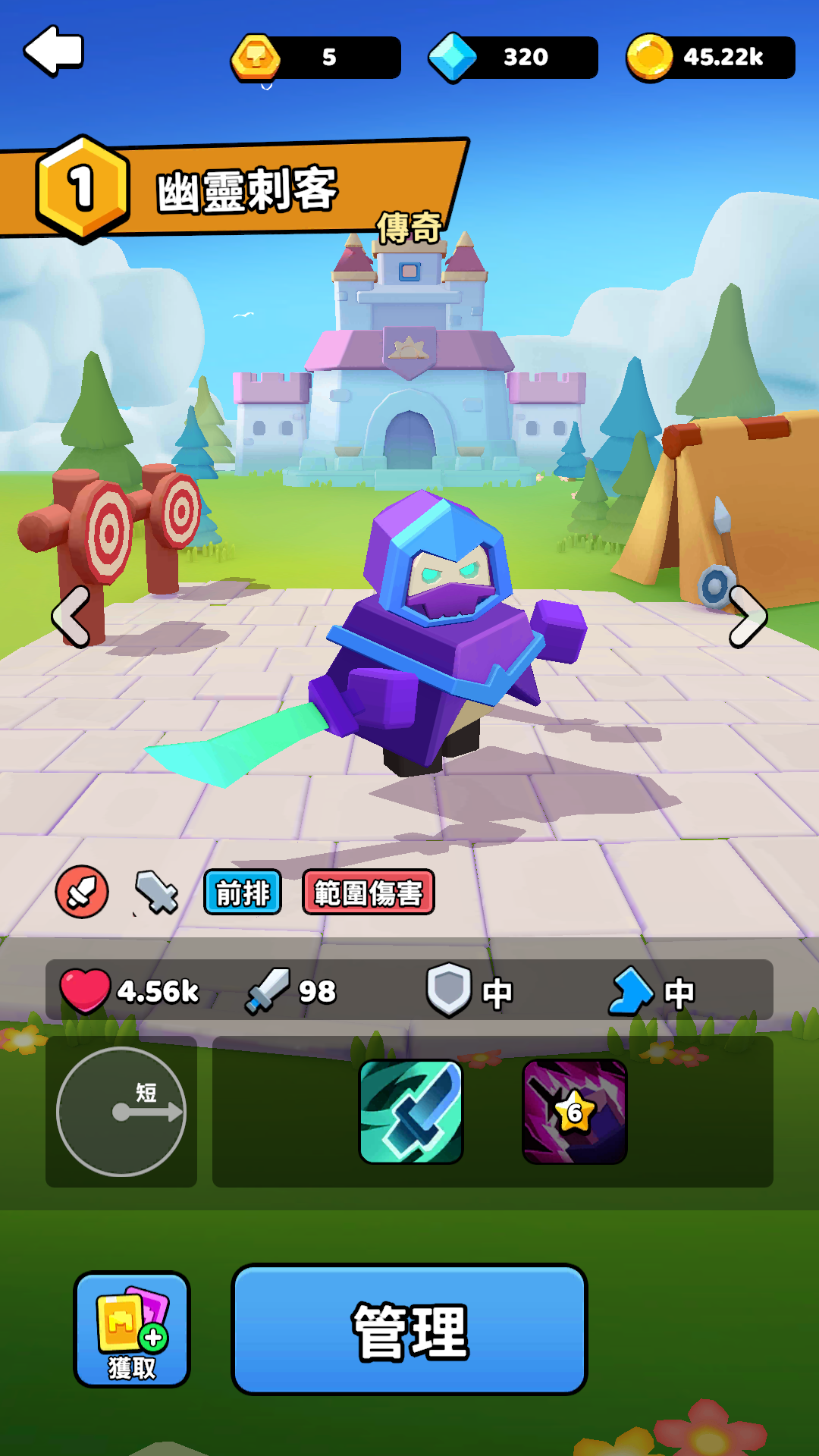Tap the level 1 hexagon badge
819x1456 pixels.
tap(82, 188)
